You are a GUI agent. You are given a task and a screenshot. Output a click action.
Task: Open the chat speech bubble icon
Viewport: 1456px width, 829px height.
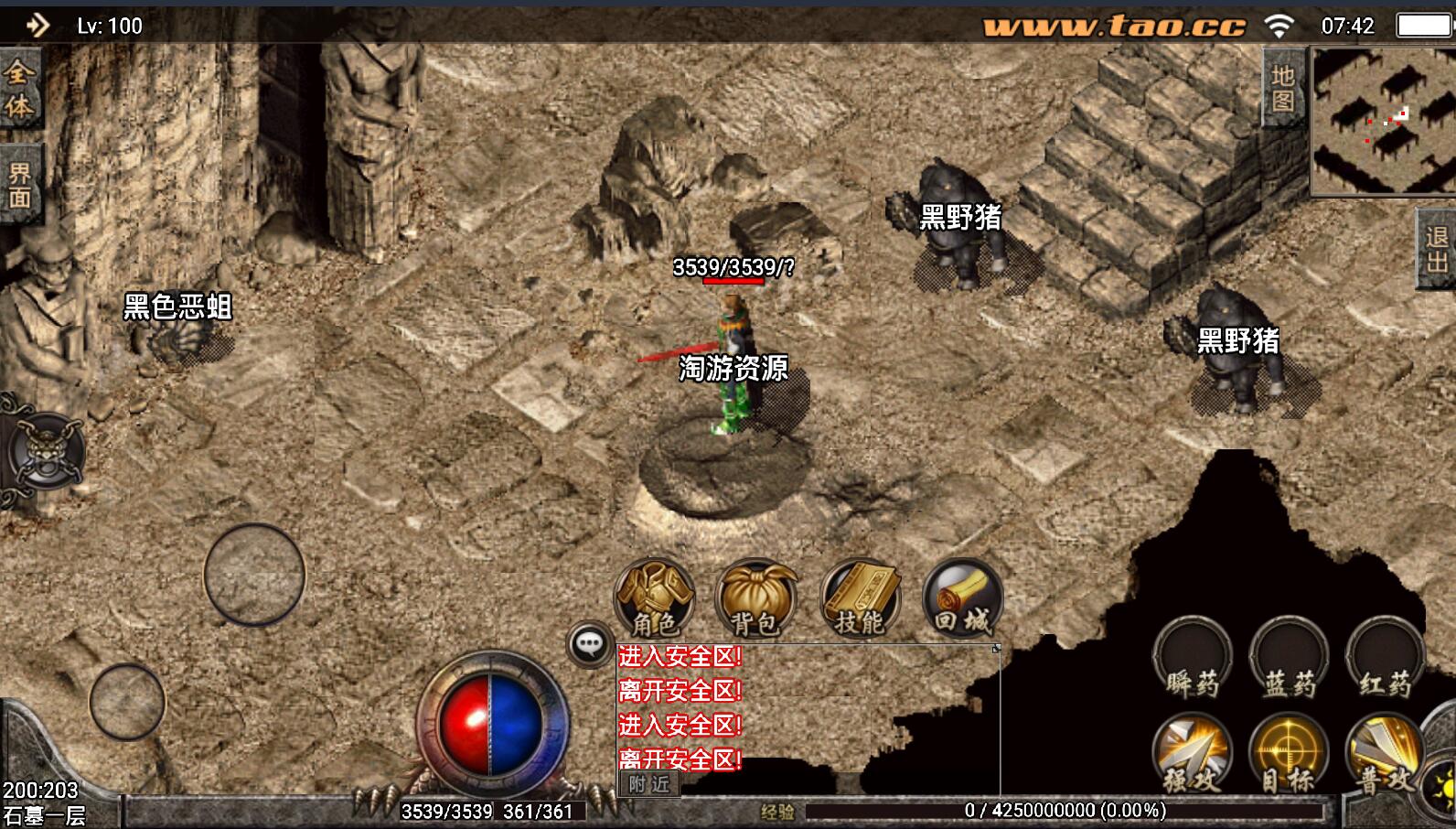(x=590, y=644)
